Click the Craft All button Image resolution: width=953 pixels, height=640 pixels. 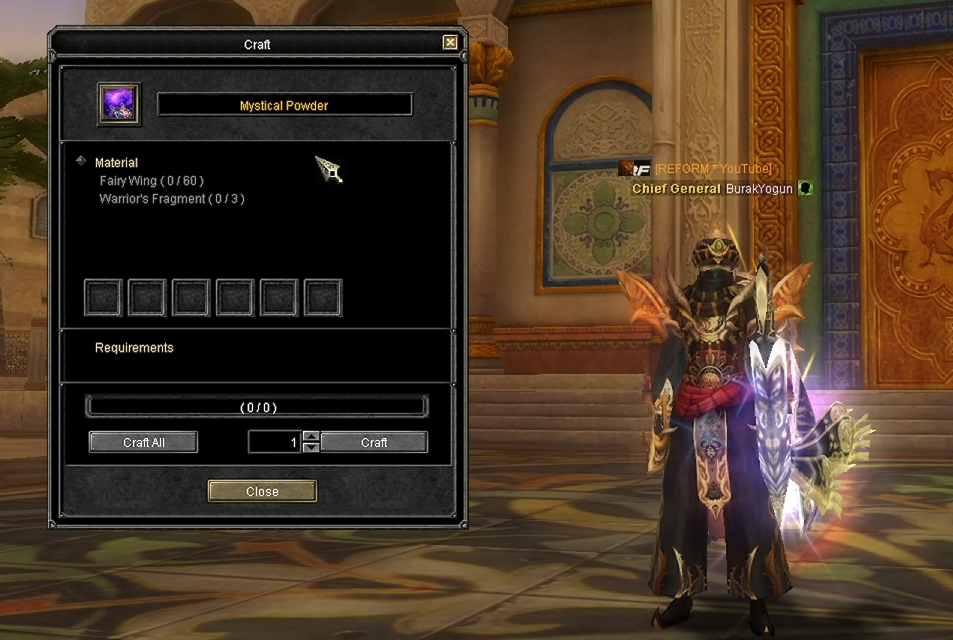(x=143, y=442)
